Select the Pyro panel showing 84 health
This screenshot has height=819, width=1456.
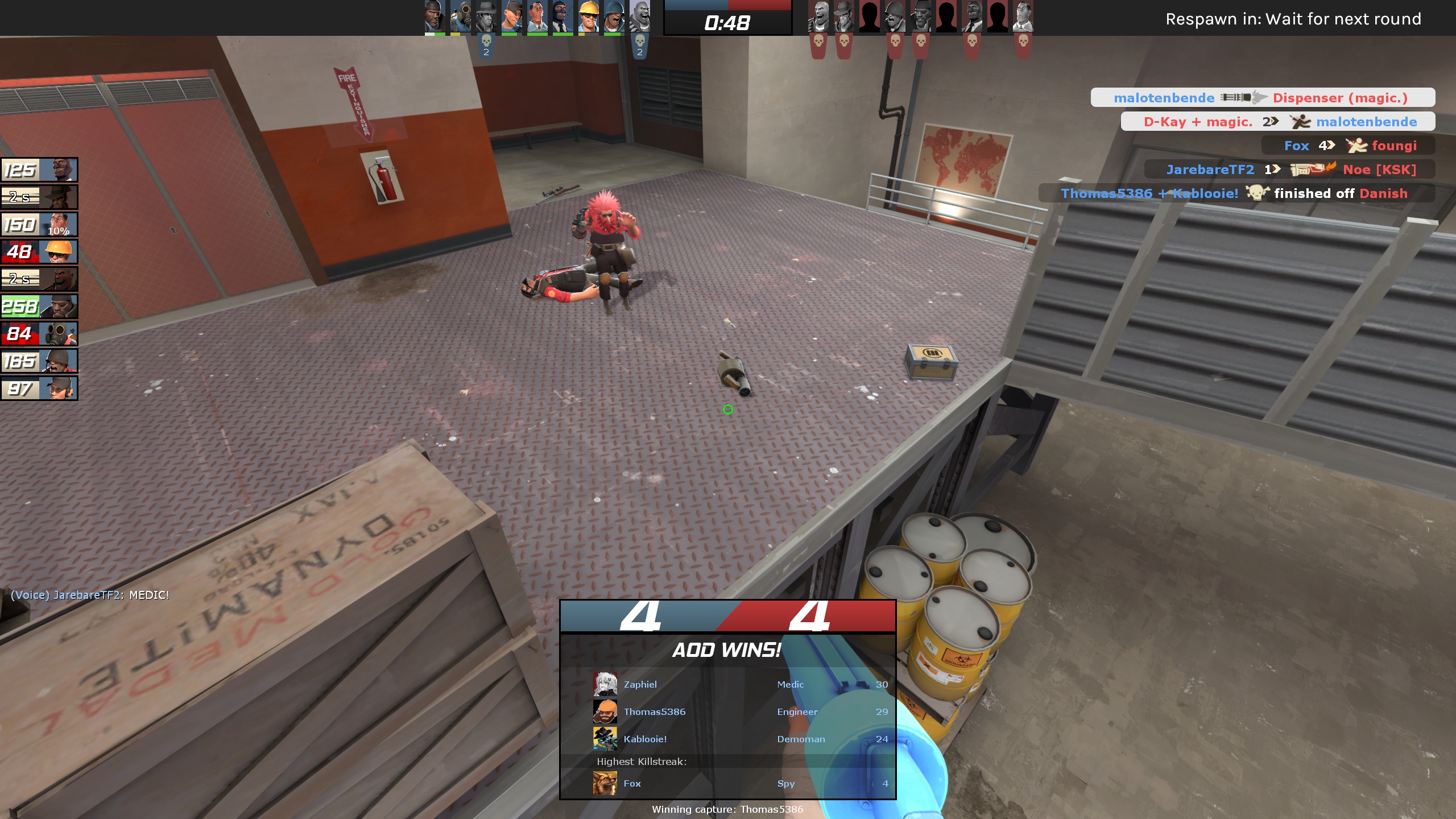pyautogui.click(x=39, y=334)
